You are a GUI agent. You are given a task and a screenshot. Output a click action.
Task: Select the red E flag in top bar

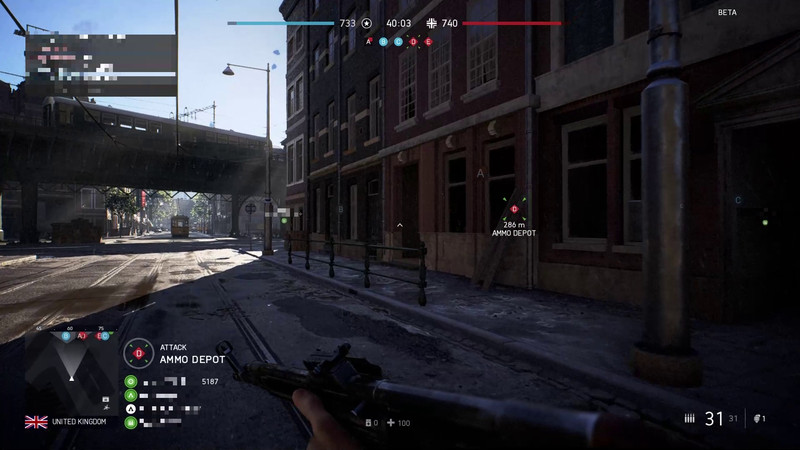pyautogui.click(x=429, y=42)
